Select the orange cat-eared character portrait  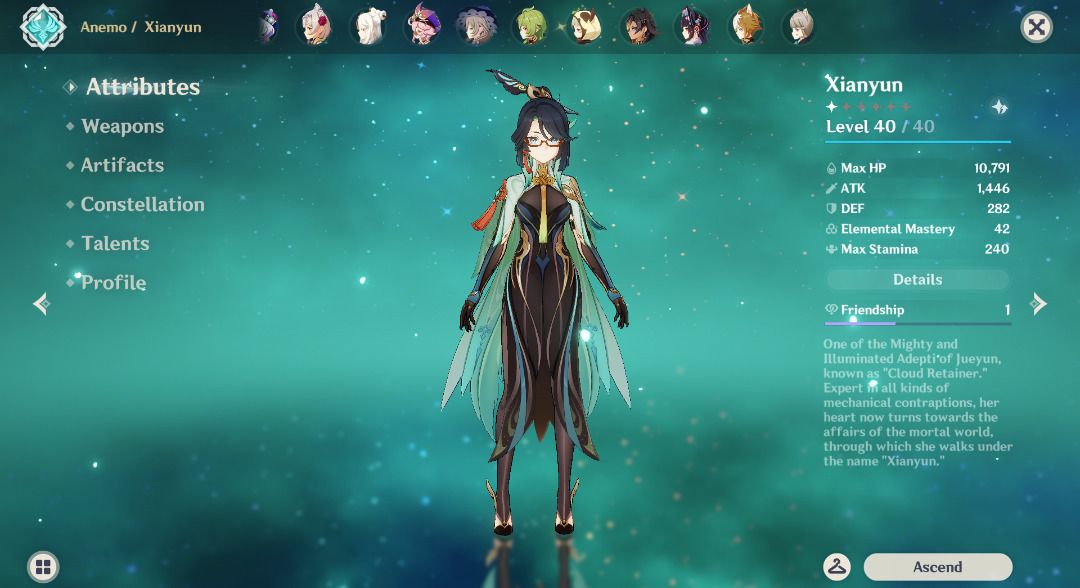744,26
